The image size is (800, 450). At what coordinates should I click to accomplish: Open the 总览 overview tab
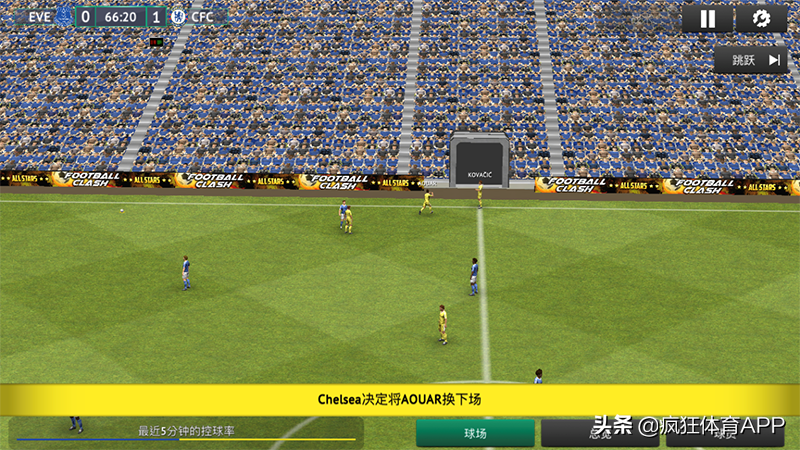pos(600,434)
